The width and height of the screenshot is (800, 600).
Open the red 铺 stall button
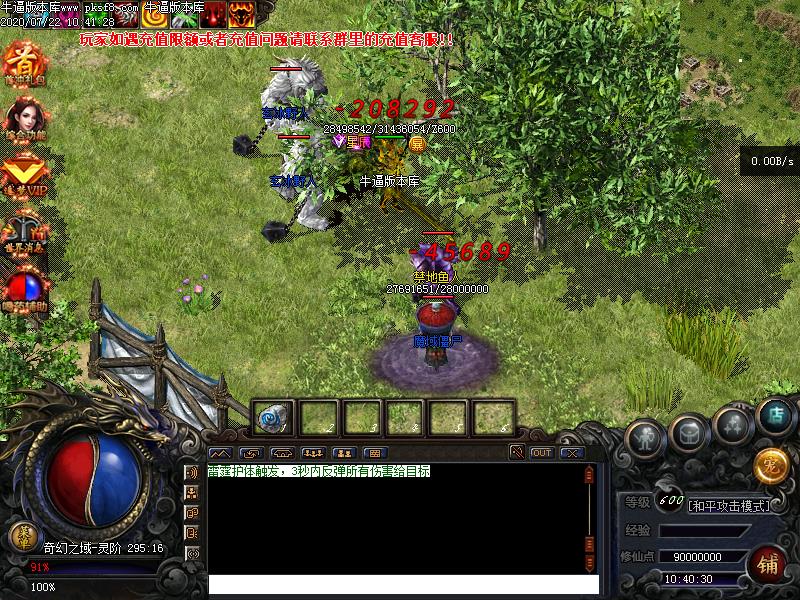(x=769, y=562)
